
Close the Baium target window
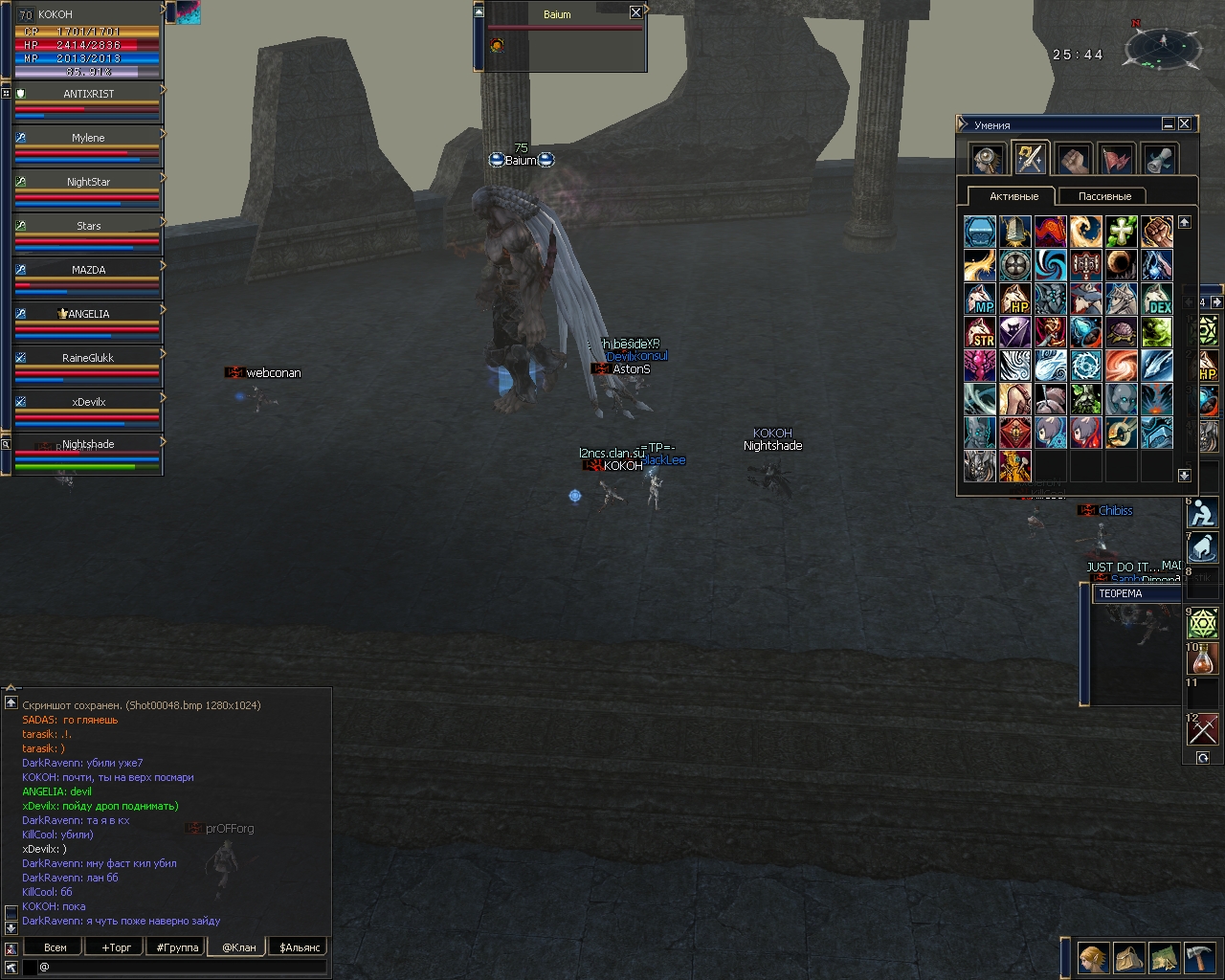tap(635, 12)
